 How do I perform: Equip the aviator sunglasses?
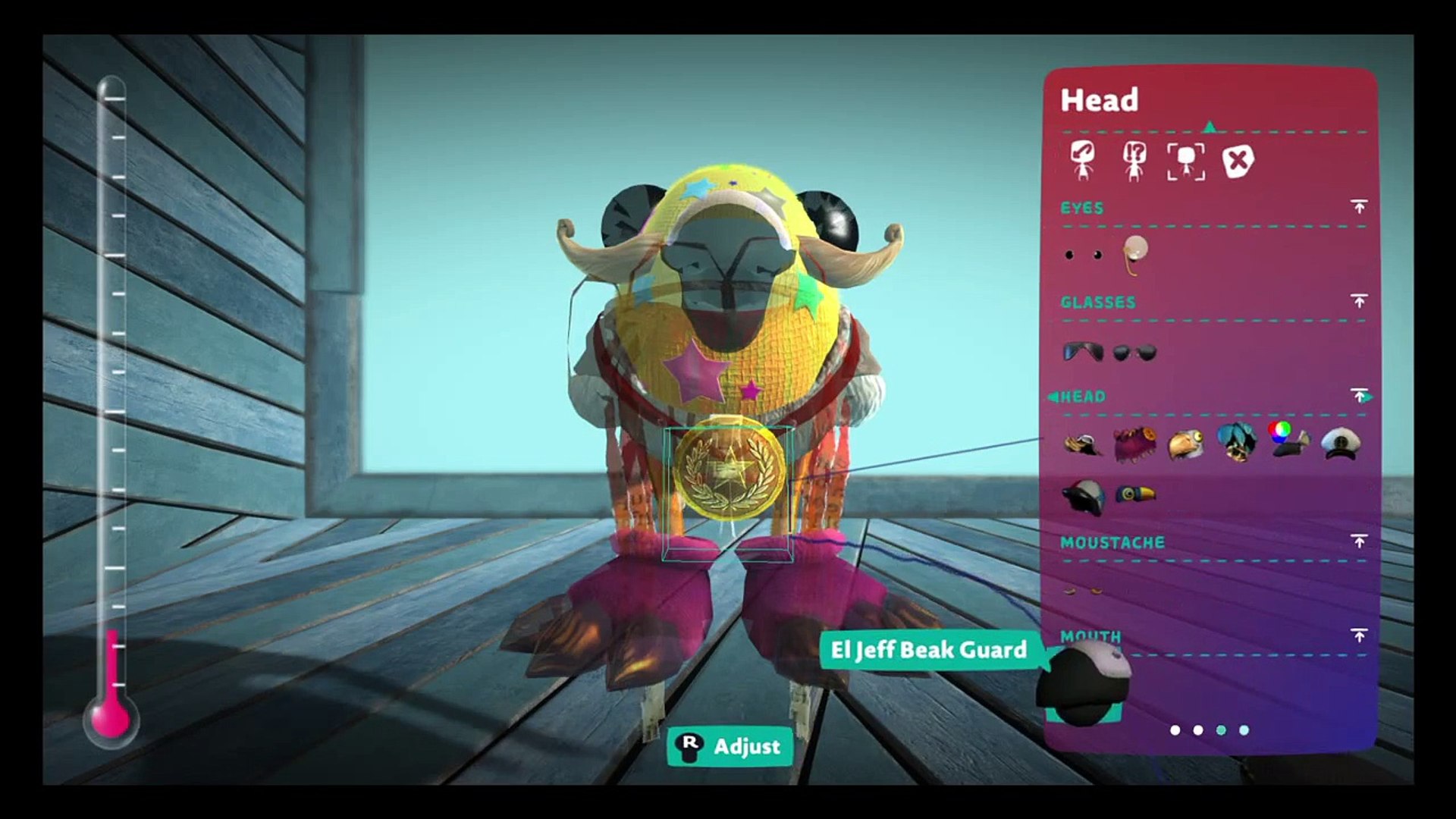[1083, 352]
